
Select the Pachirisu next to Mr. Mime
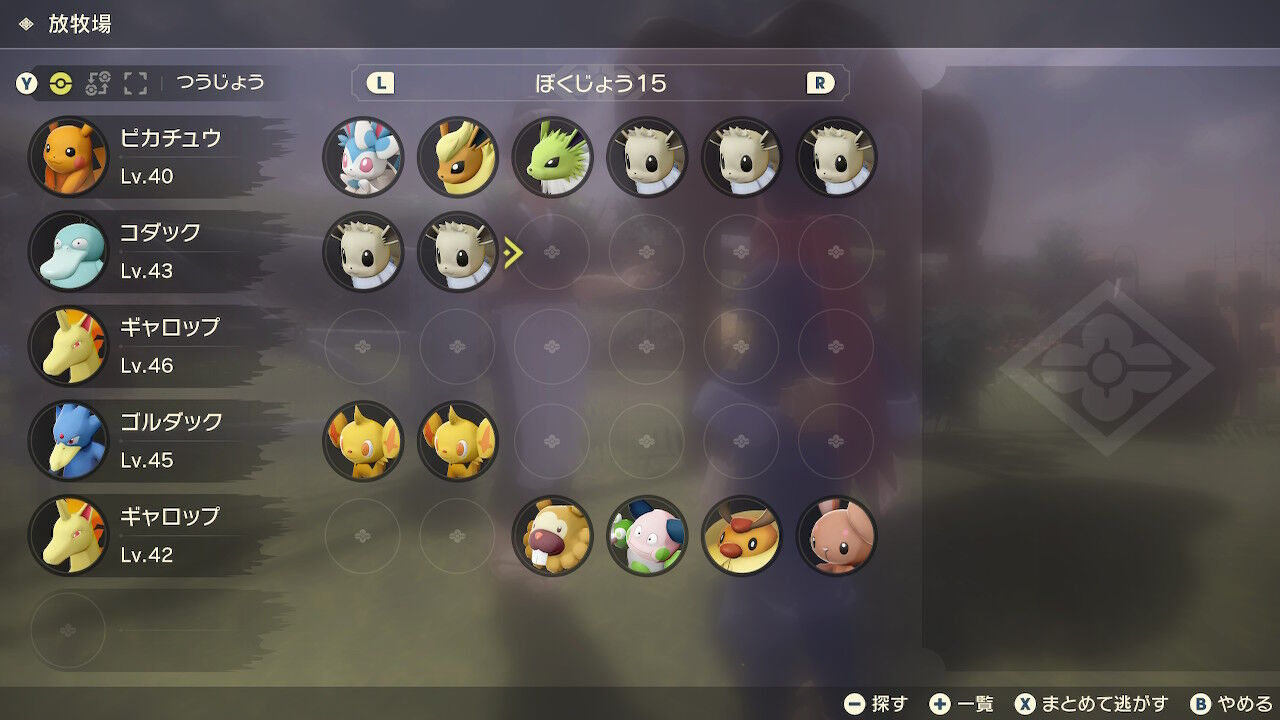[x=741, y=536]
